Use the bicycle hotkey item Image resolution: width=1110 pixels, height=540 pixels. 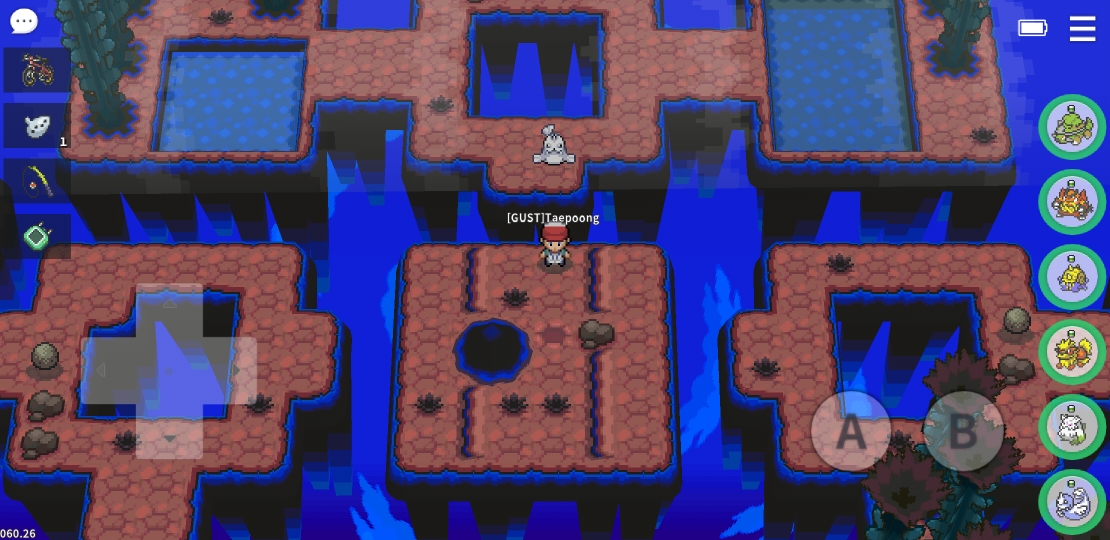pyautogui.click(x=37, y=70)
